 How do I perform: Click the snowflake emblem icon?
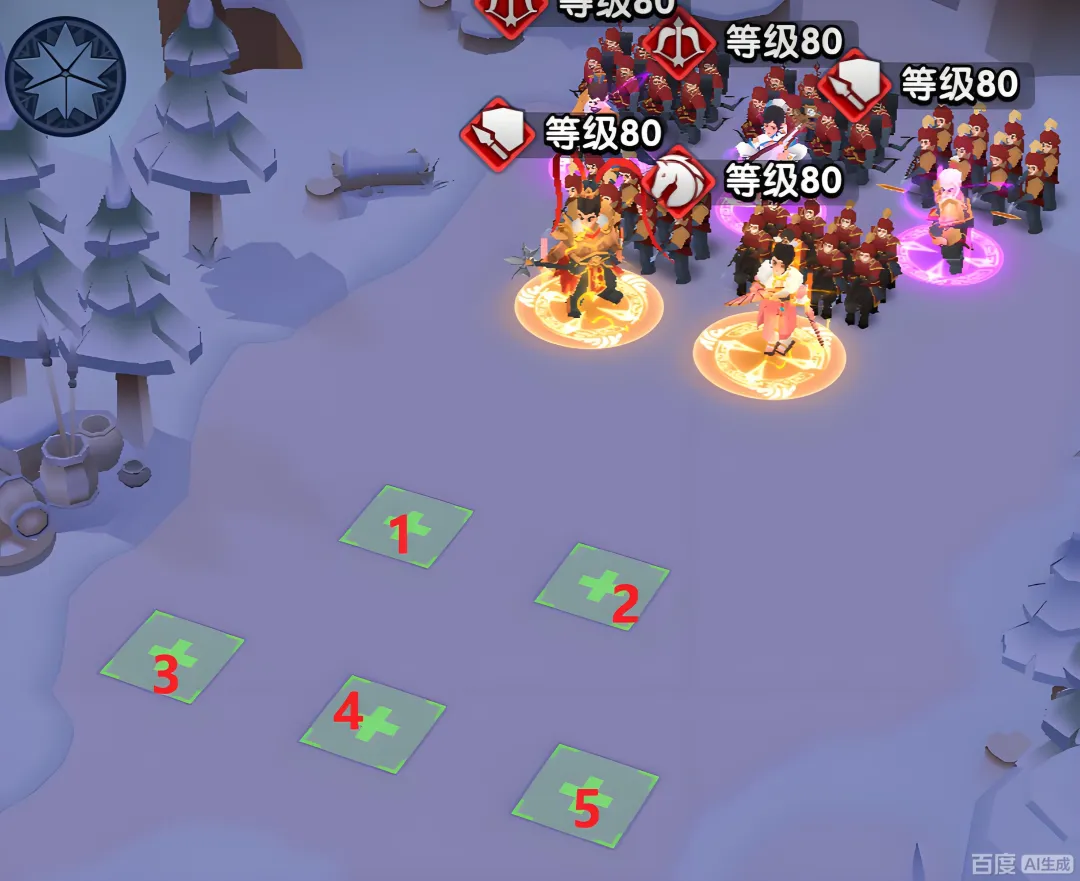click(64, 76)
